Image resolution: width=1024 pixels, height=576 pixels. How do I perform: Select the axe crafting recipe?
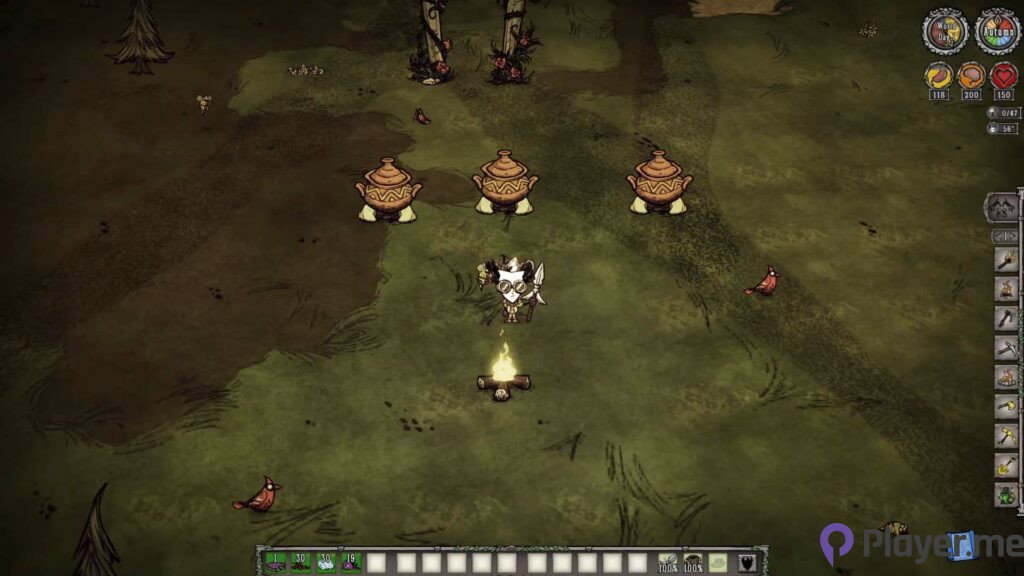(1006, 319)
